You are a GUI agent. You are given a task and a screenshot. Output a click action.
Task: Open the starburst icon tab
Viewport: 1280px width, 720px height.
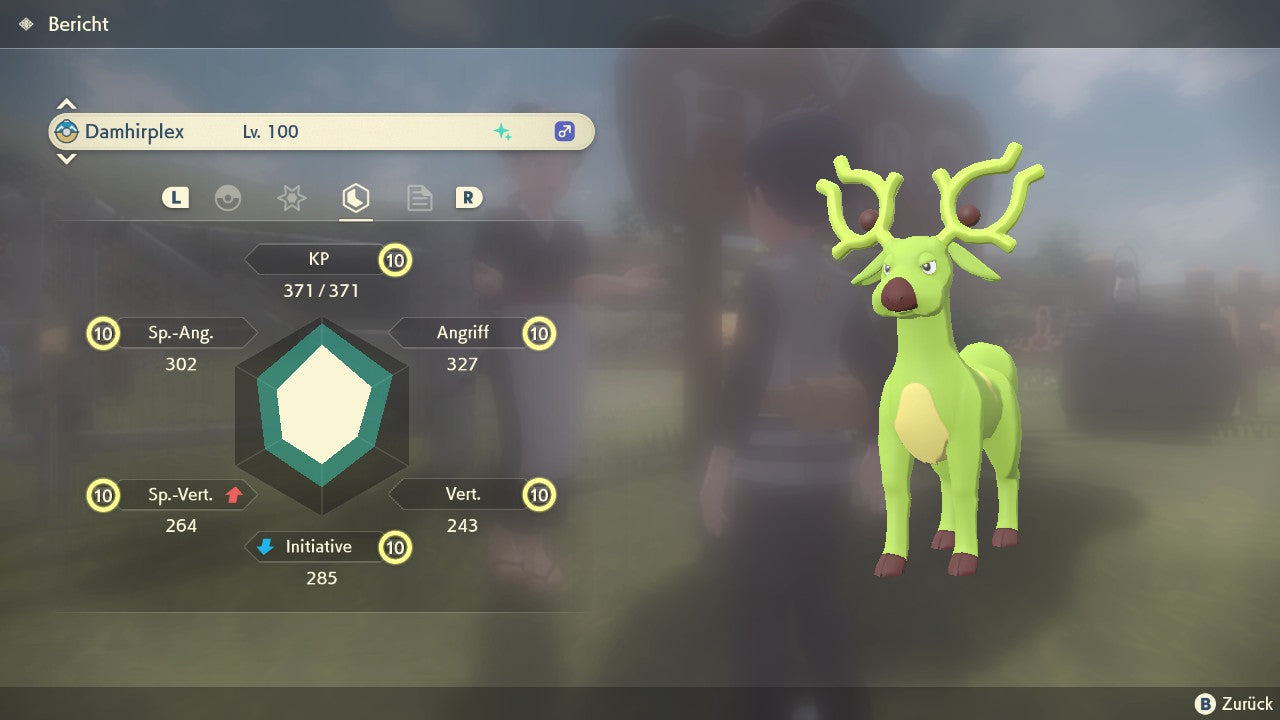291,198
